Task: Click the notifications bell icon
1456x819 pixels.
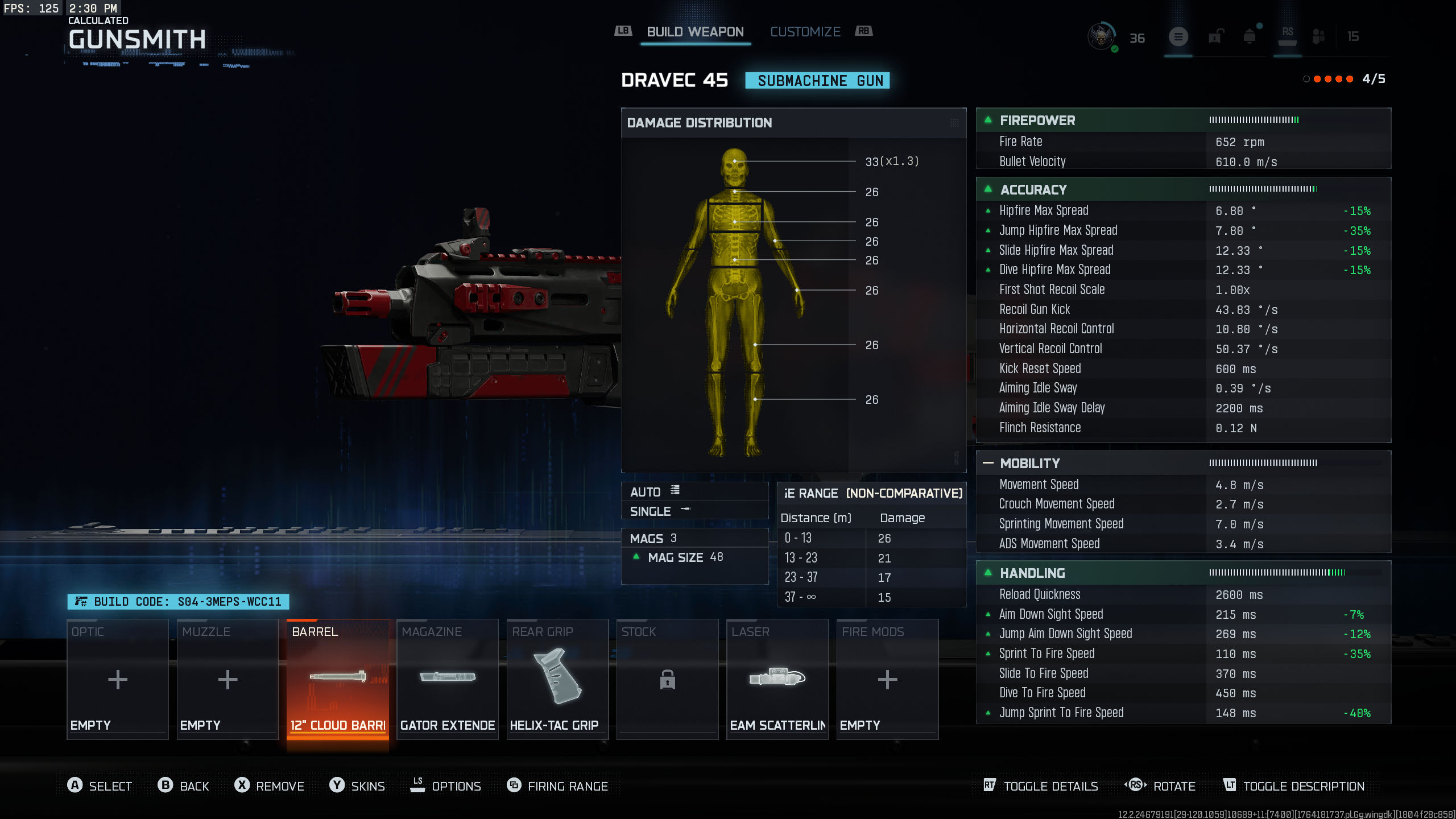Action: 1250,36
